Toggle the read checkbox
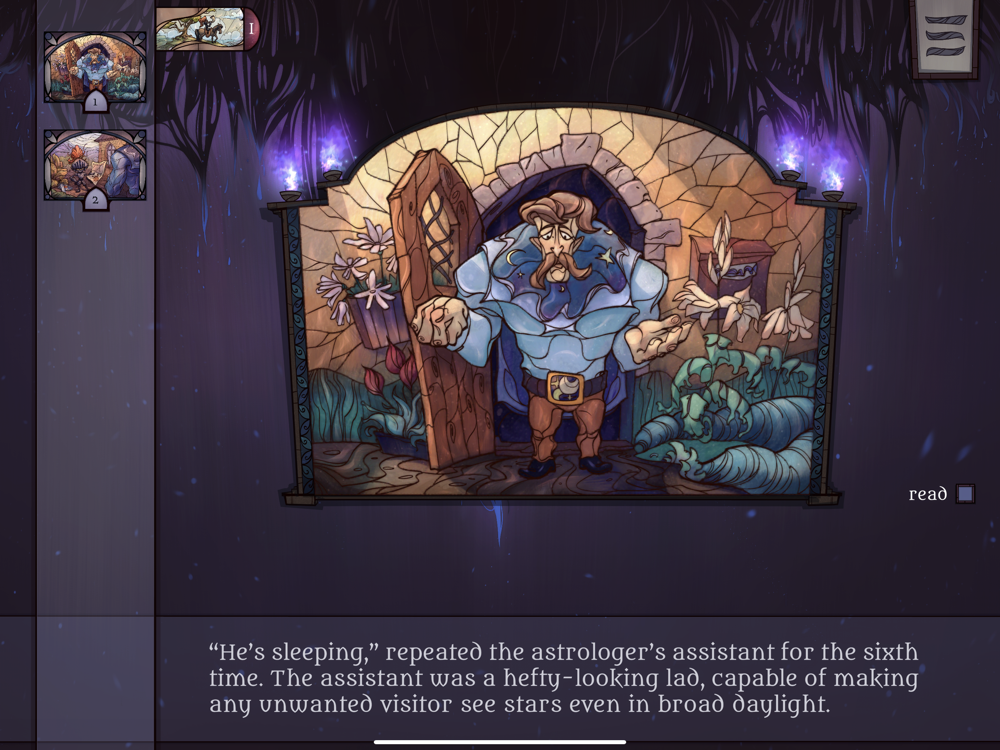This screenshot has height=750, width=1000. click(965, 494)
